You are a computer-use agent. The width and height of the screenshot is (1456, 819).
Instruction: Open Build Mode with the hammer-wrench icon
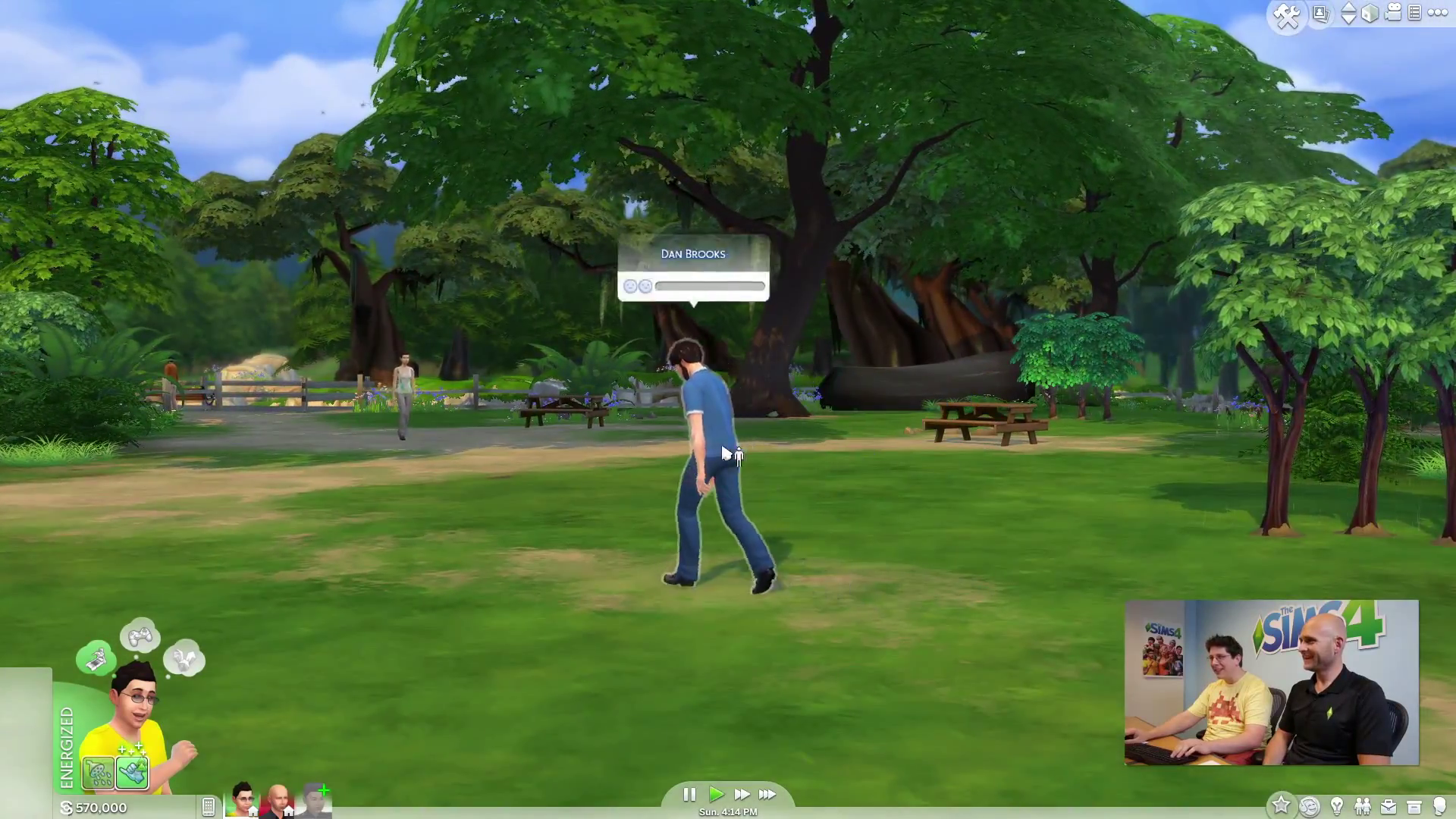coord(1287,15)
